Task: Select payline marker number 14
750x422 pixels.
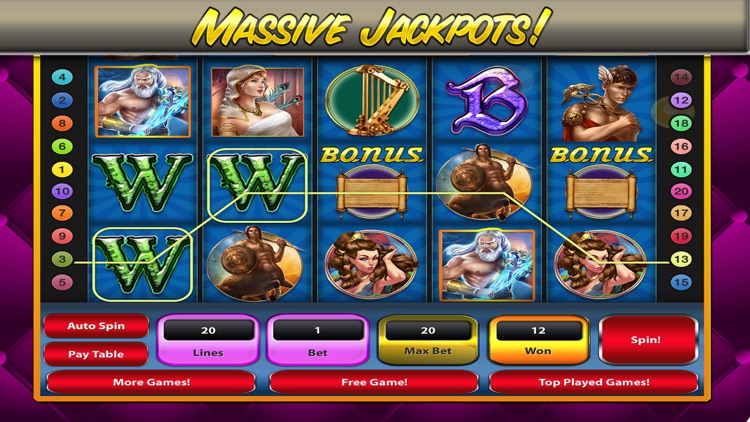Action: click(681, 77)
